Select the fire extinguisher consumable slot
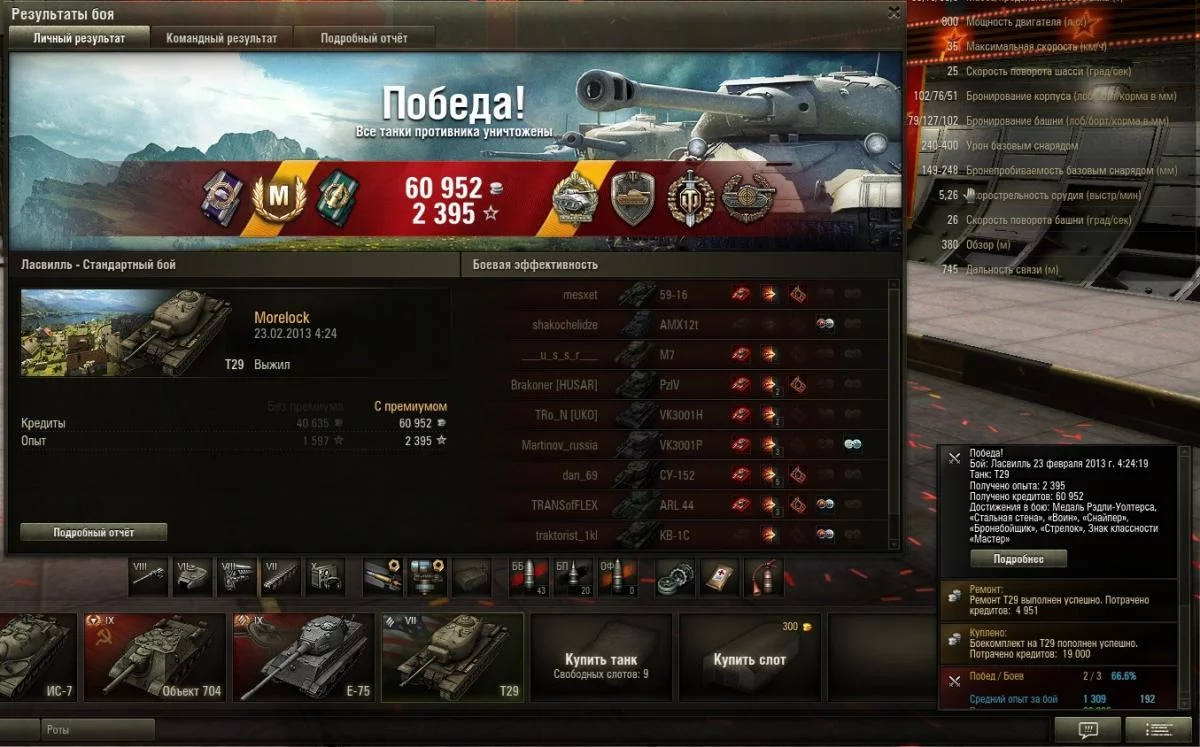Viewport: 1200px width, 747px height. coord(763,577)
